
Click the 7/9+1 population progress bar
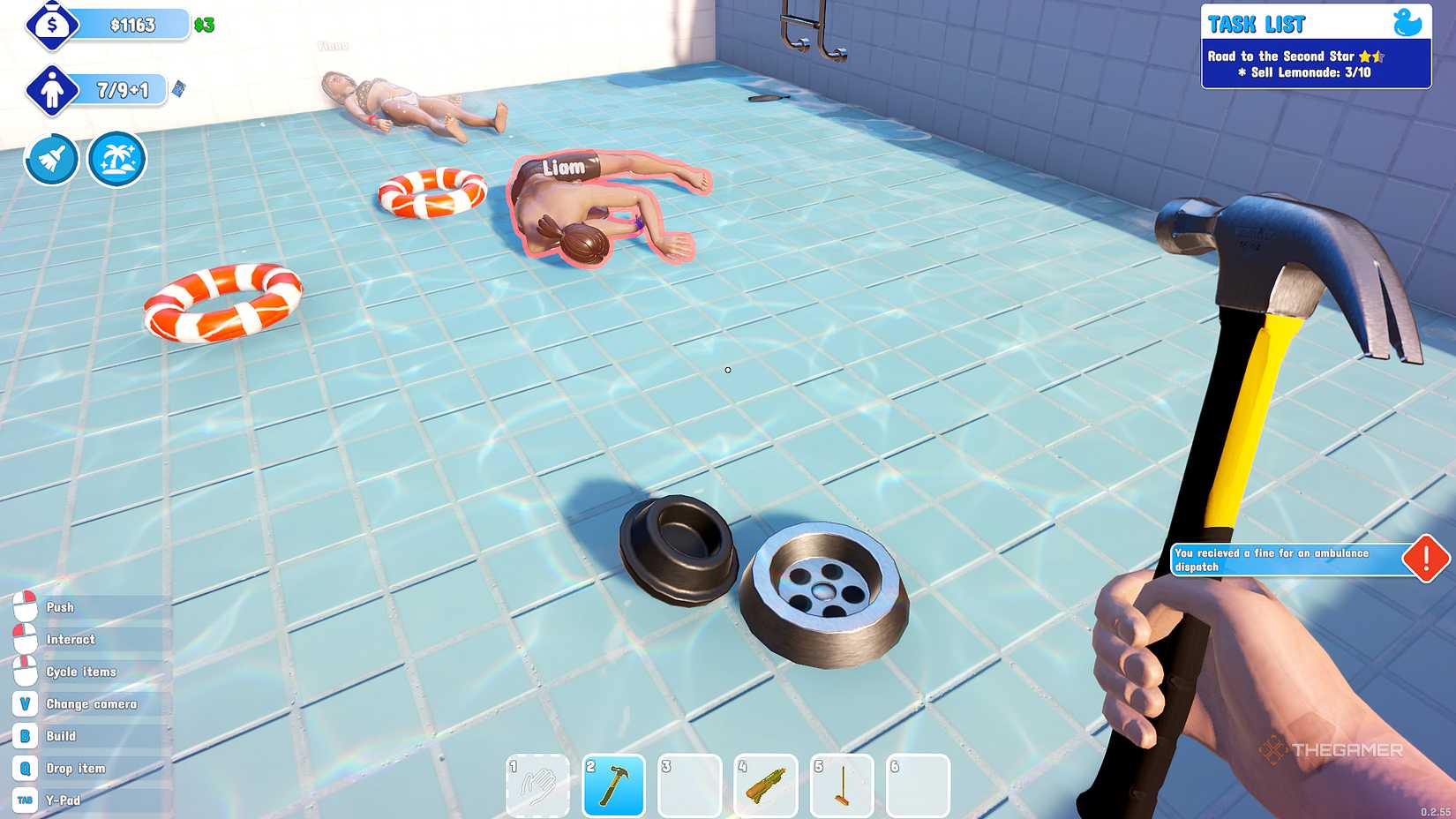[121, 89]
